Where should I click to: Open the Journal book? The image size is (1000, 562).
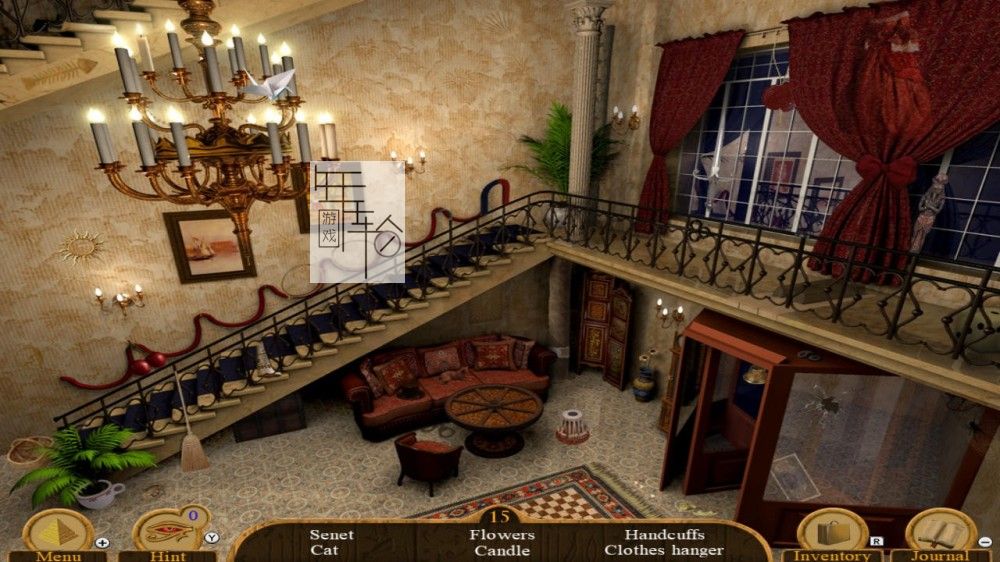(x=940, y=533)
